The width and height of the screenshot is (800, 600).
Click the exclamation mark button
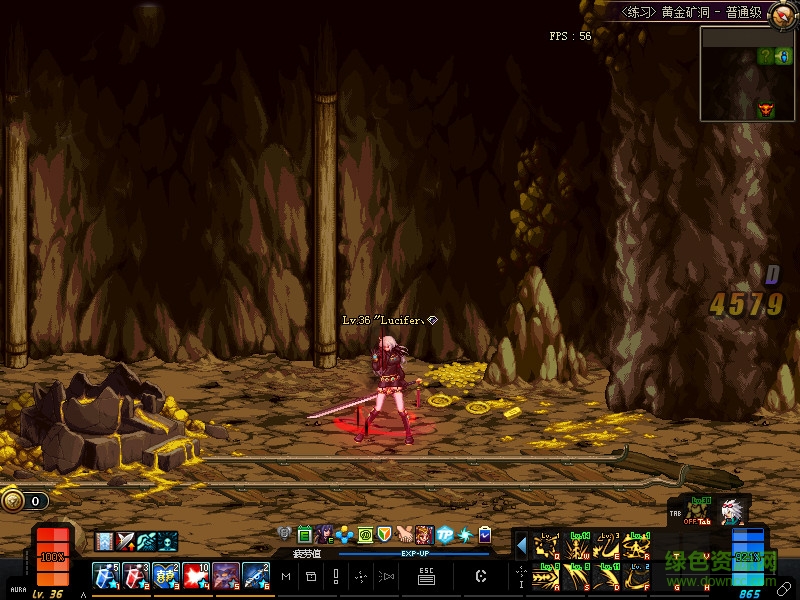[336, 576]
